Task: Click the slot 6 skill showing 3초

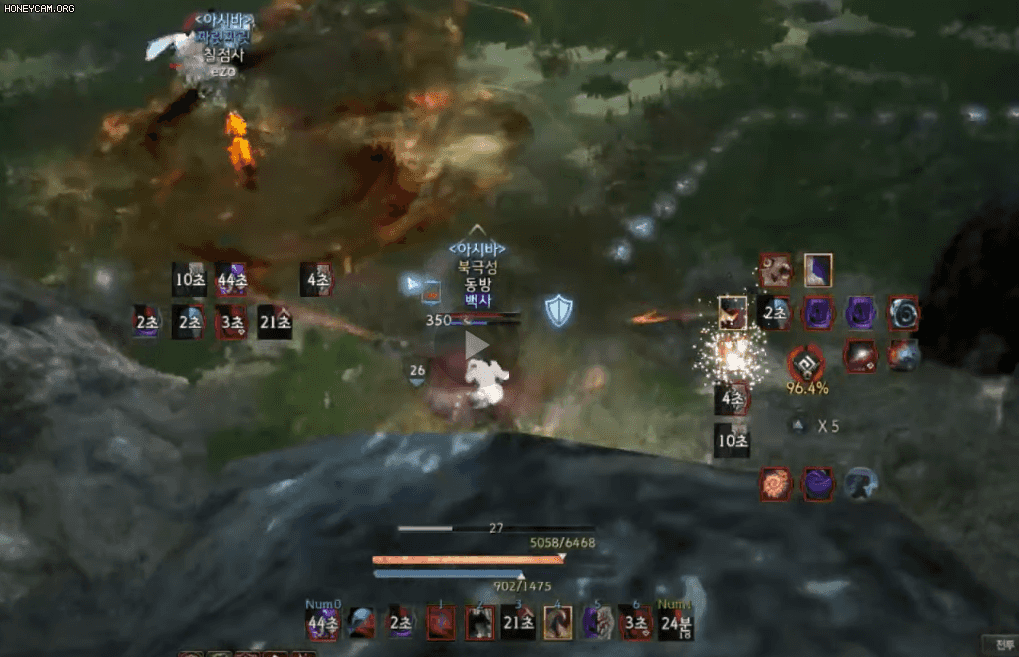Action: pos(636,623)
